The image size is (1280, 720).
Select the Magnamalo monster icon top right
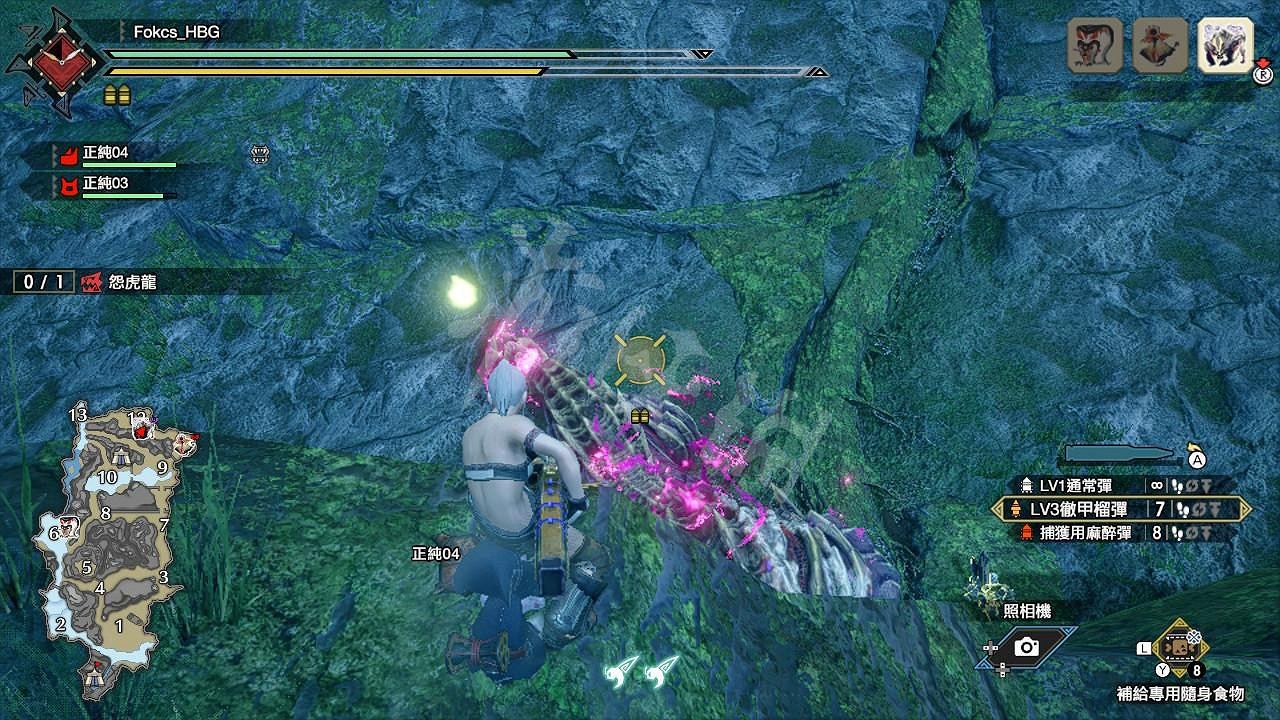(x=1224, y=45)
